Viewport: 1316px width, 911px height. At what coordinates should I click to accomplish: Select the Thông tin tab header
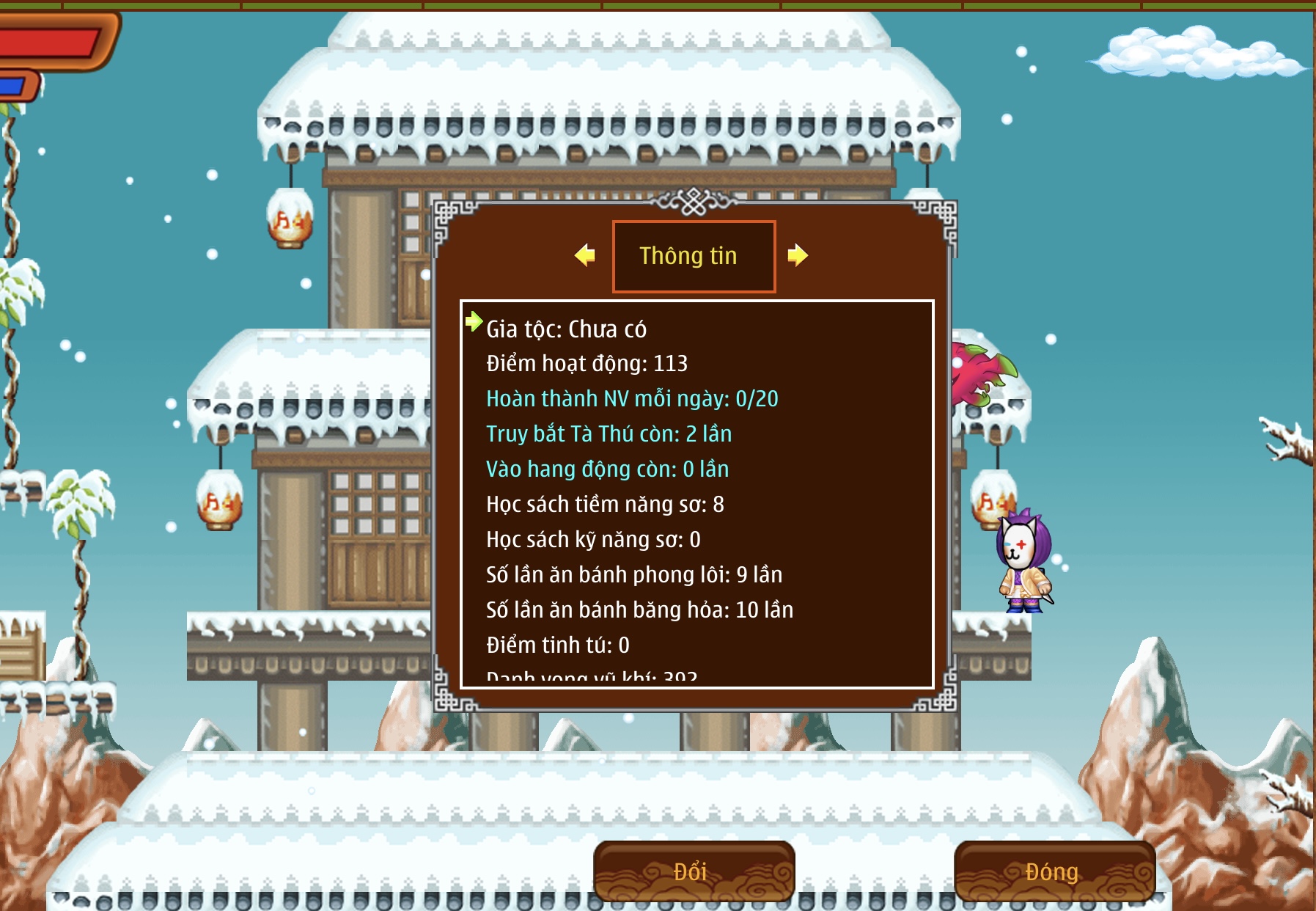[x=694, y=256]
